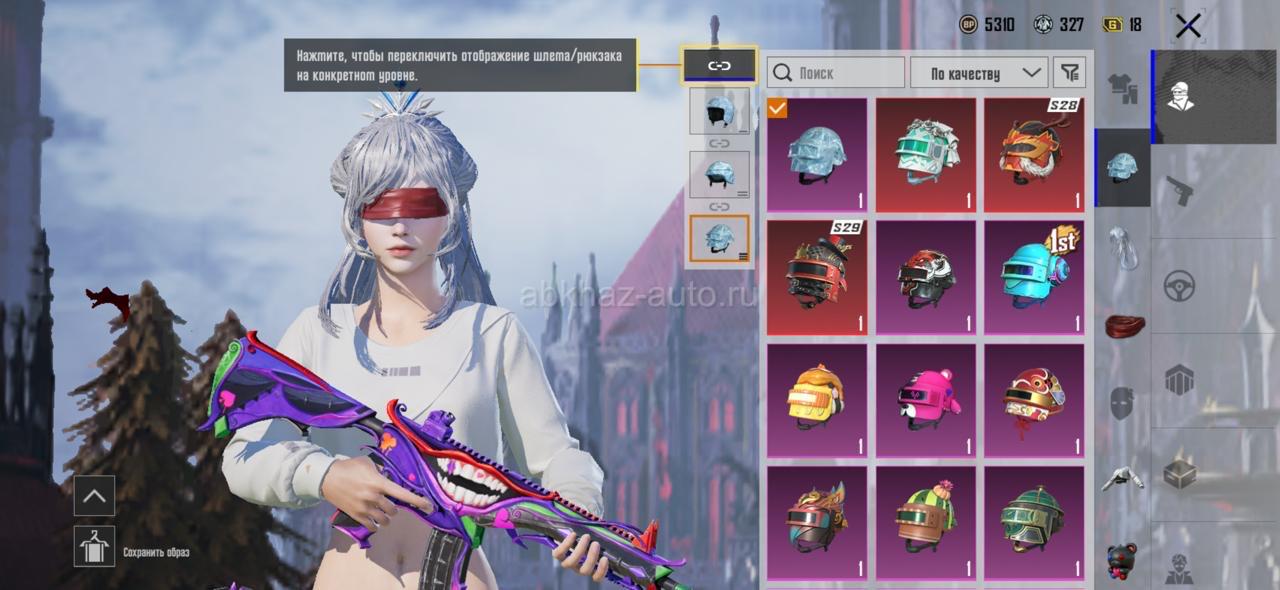
Task: Toggle the helmet level link button
Action: point(719,66)
